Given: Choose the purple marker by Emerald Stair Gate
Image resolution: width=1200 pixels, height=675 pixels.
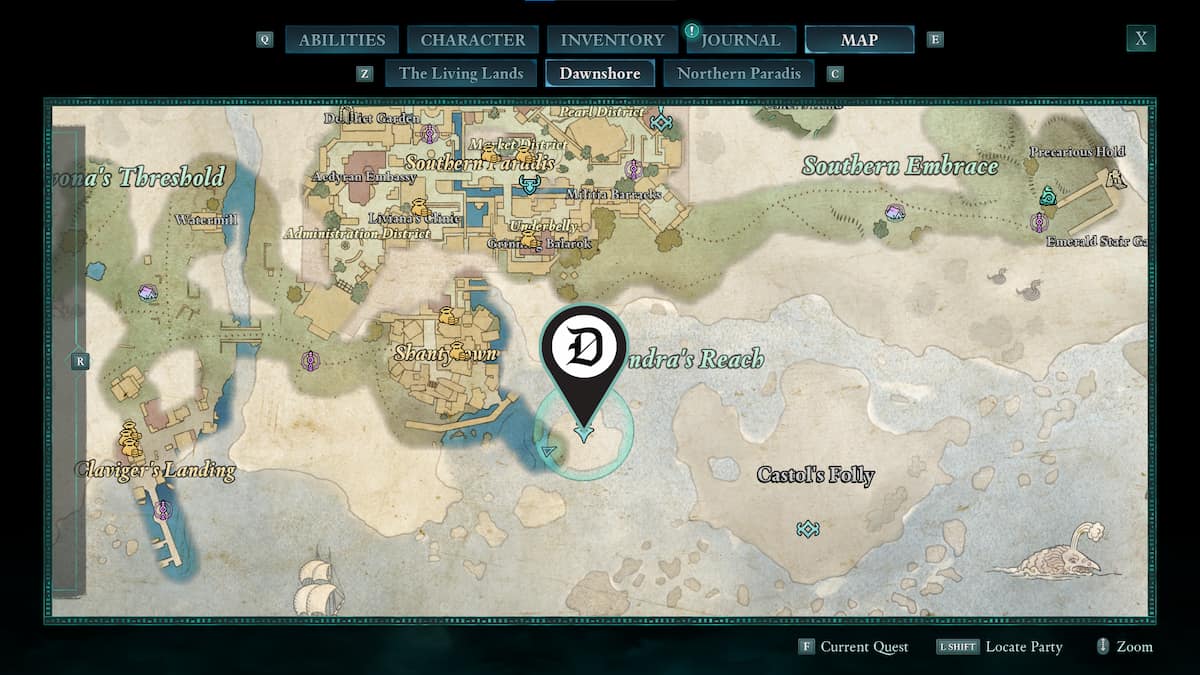Looking at the screenshot, I should [x=1040, y=221].
